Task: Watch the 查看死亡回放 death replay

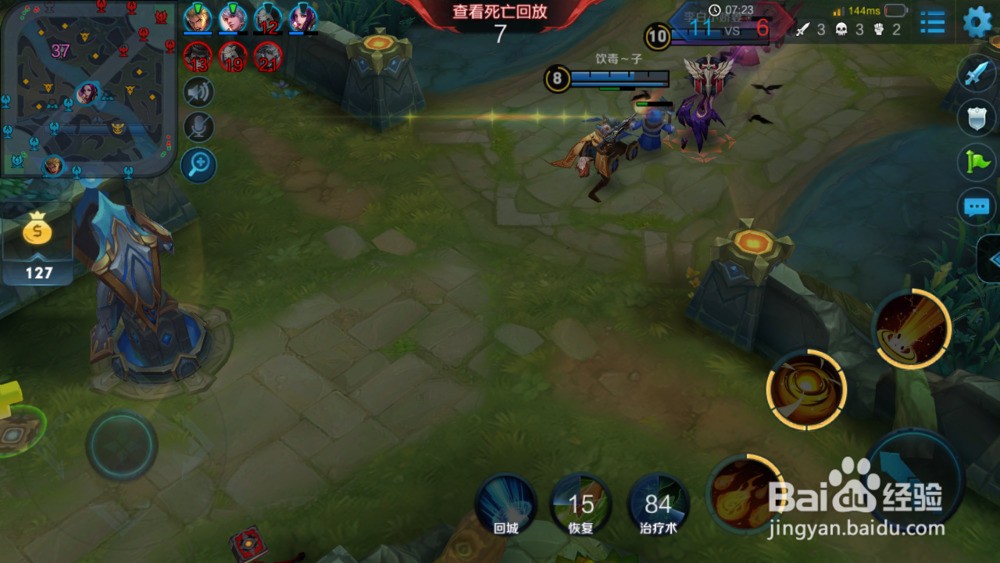Action: click(500, 13)
